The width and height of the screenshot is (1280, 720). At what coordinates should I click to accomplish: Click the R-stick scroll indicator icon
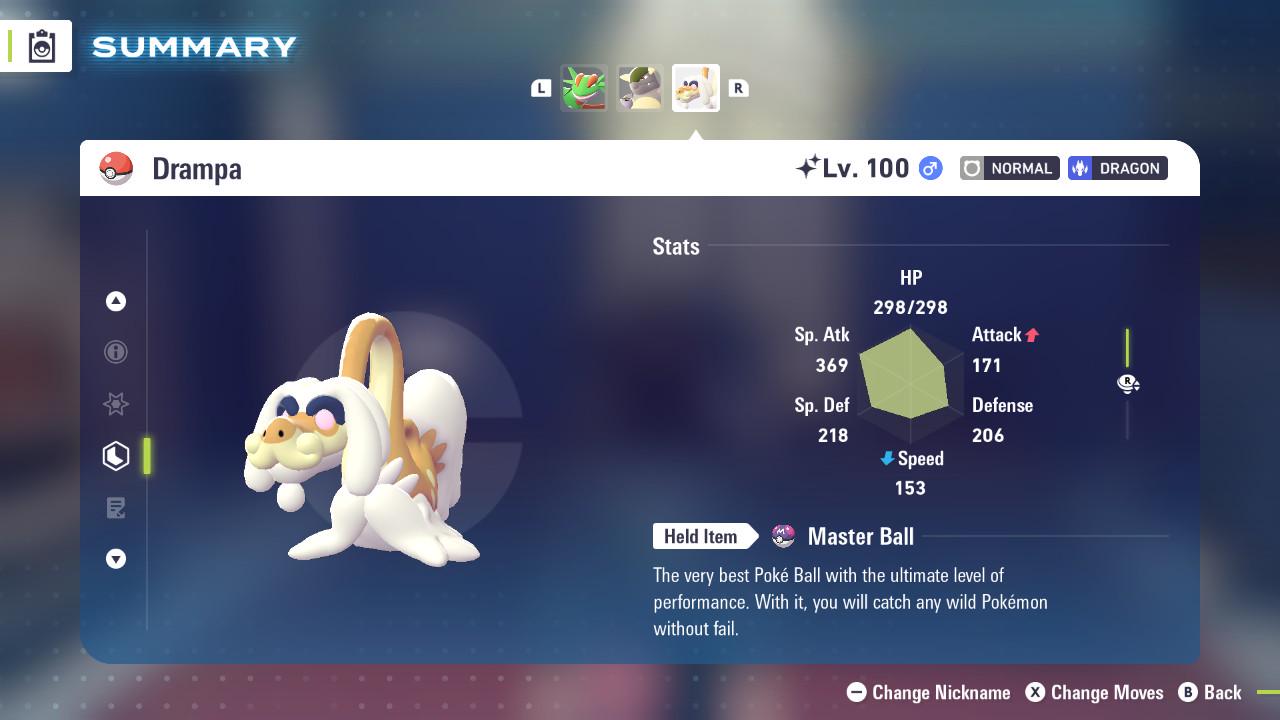point(1128,383)
